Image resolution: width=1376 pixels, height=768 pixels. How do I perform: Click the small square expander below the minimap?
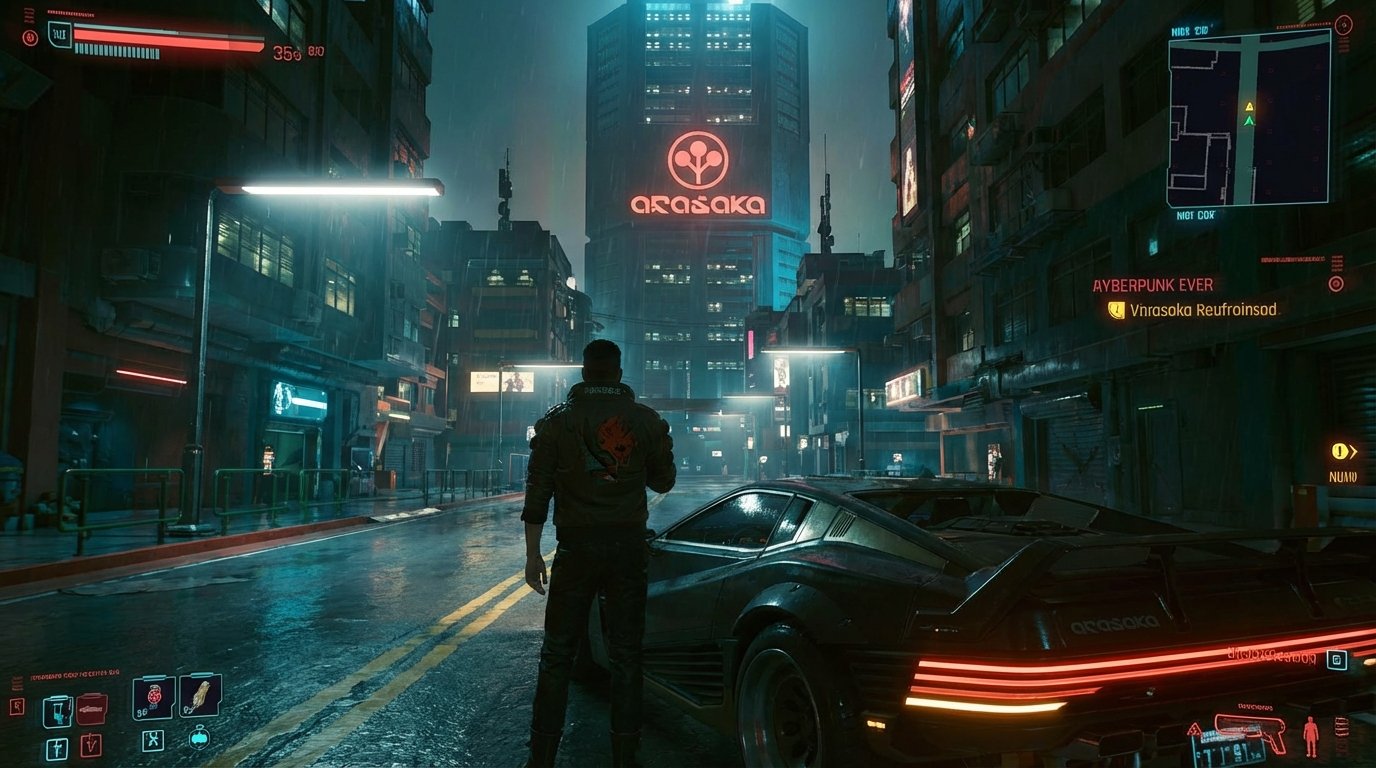pyautogui.click(x=1337, y=660)
